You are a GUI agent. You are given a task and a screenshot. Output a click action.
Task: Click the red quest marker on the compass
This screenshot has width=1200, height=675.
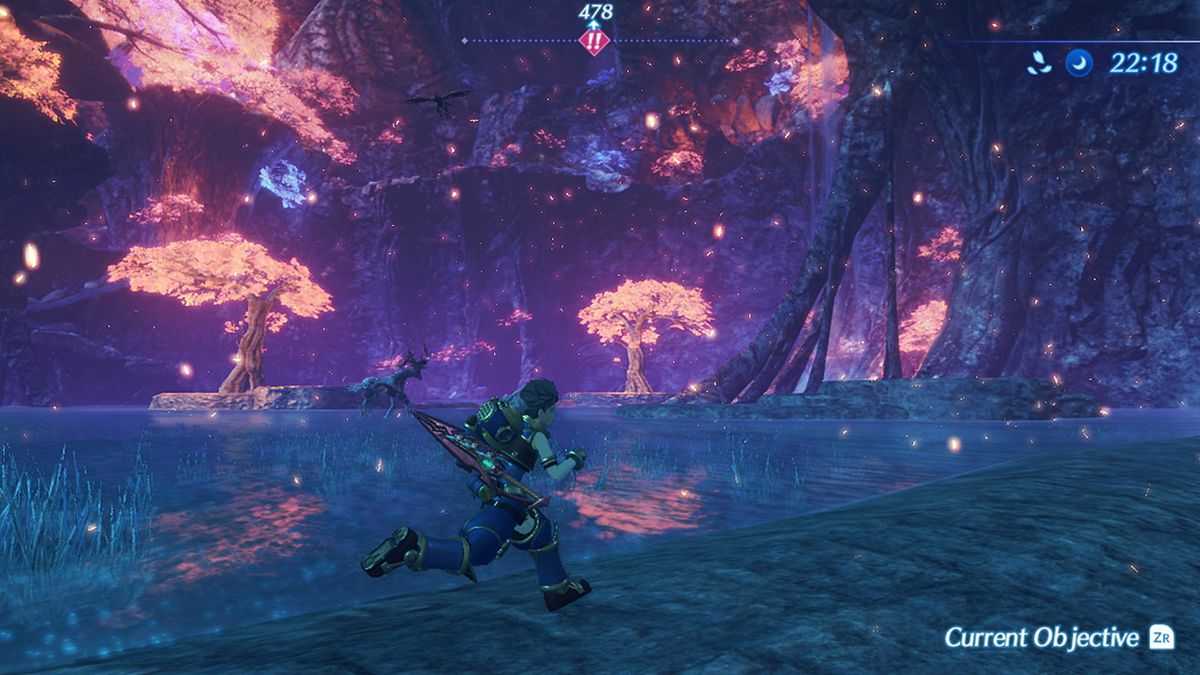click(595, 42)
